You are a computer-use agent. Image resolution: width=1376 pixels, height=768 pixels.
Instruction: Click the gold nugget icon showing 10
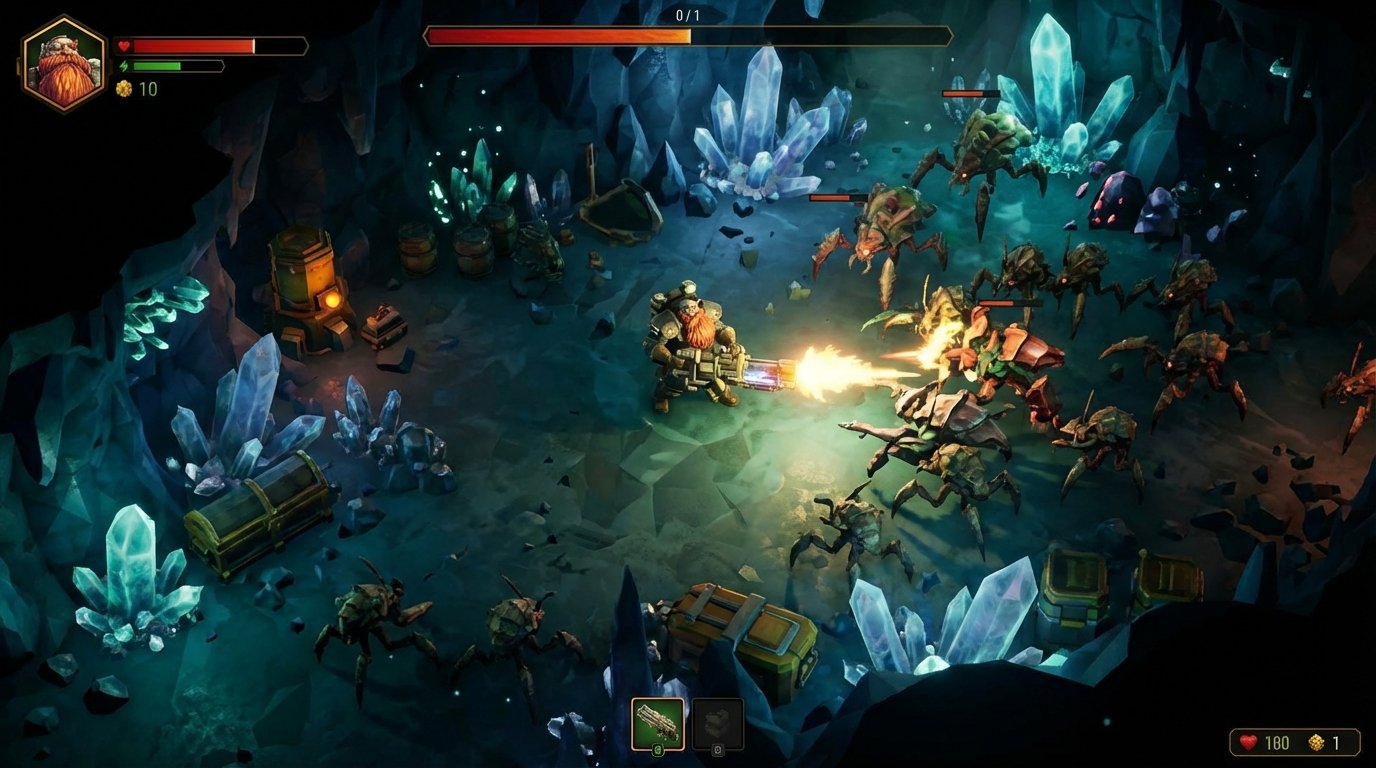coord(126,89)
